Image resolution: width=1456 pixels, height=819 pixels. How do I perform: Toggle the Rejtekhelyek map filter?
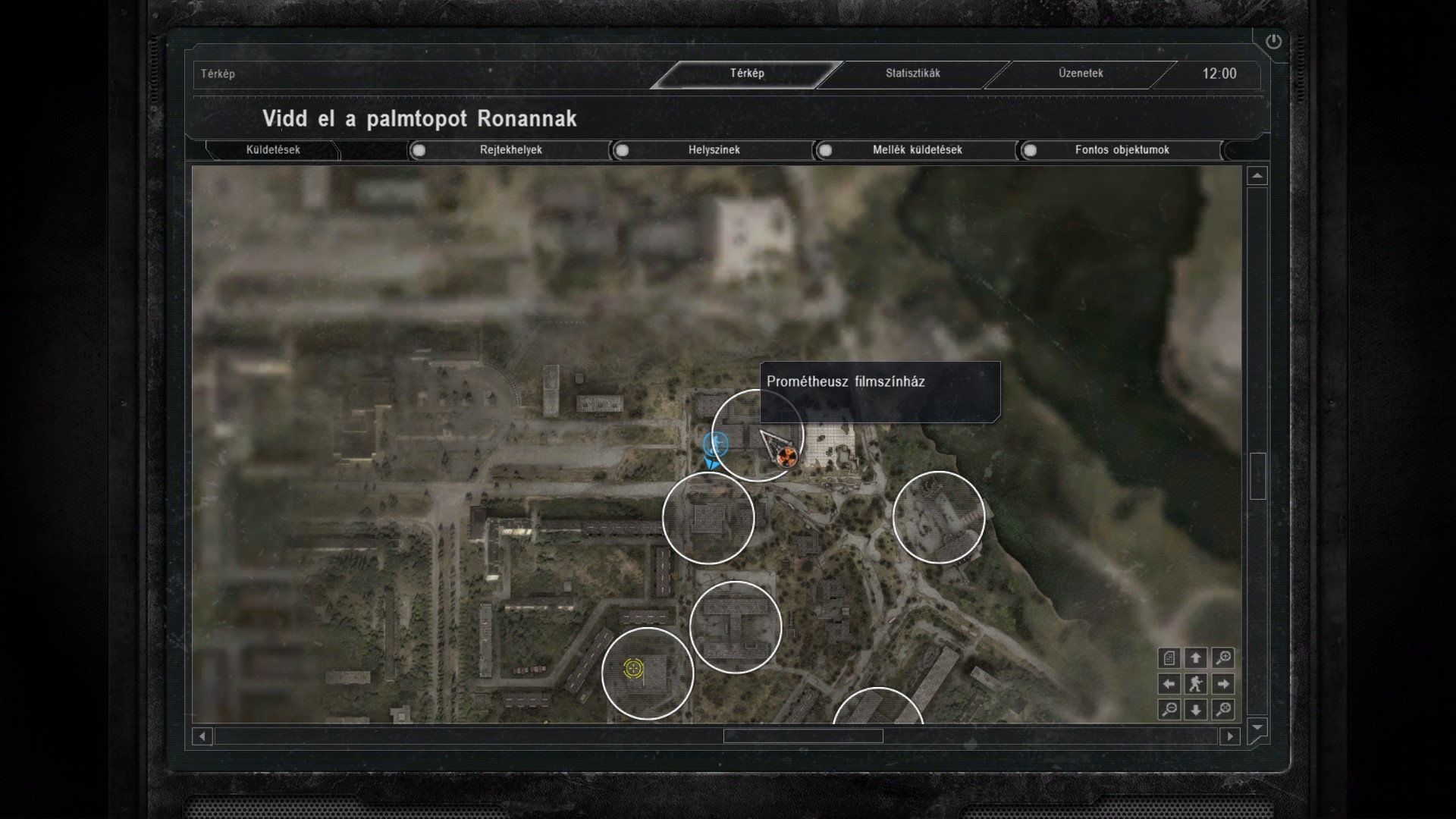(419, 150)
